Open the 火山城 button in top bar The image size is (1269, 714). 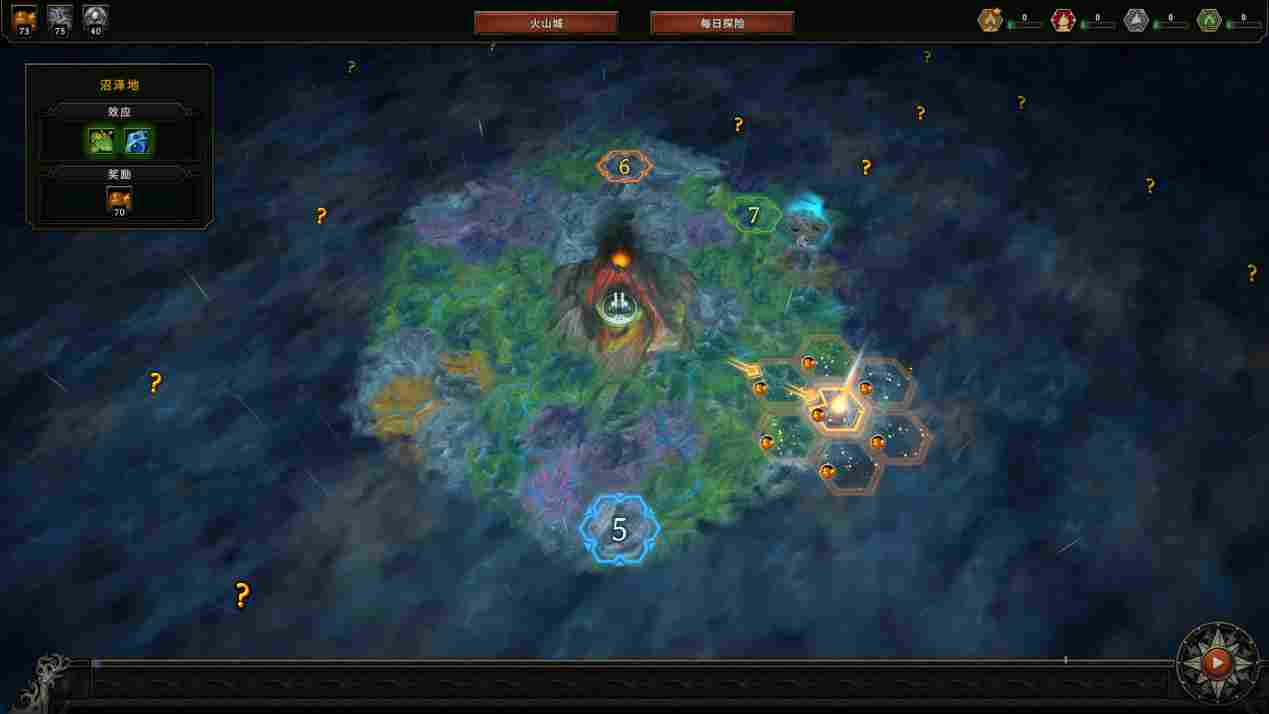point(546,23)
